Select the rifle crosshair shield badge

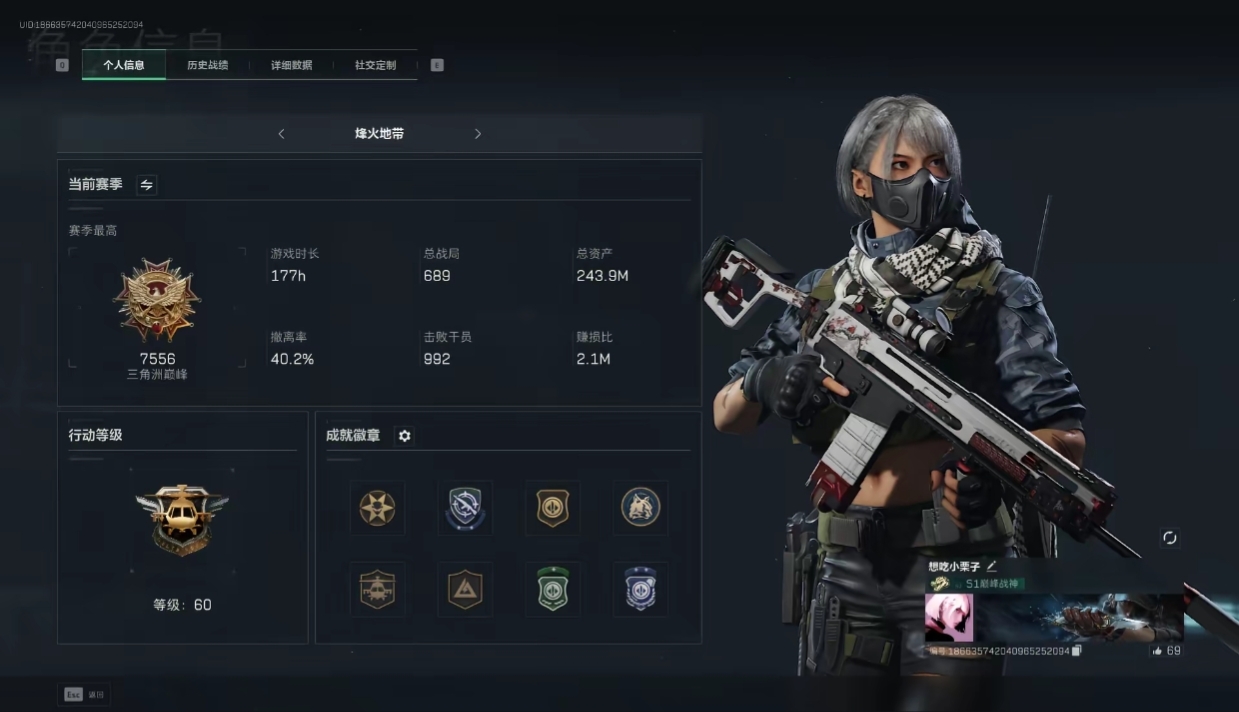coord(465,508)
